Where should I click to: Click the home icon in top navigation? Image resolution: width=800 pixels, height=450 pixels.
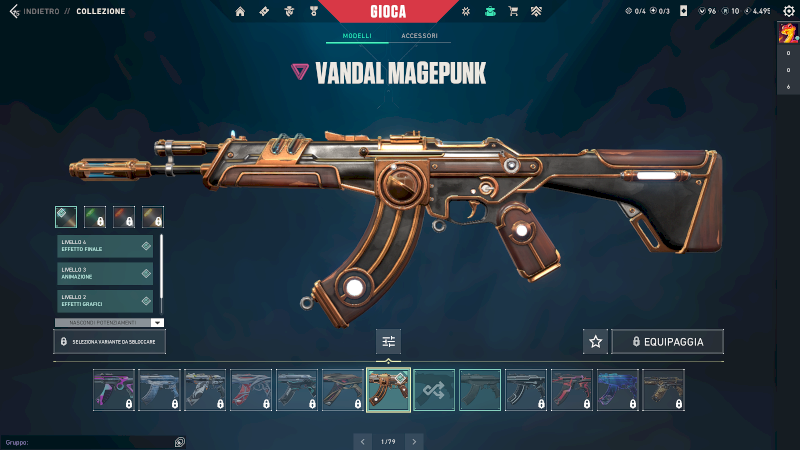coord(240,11)
